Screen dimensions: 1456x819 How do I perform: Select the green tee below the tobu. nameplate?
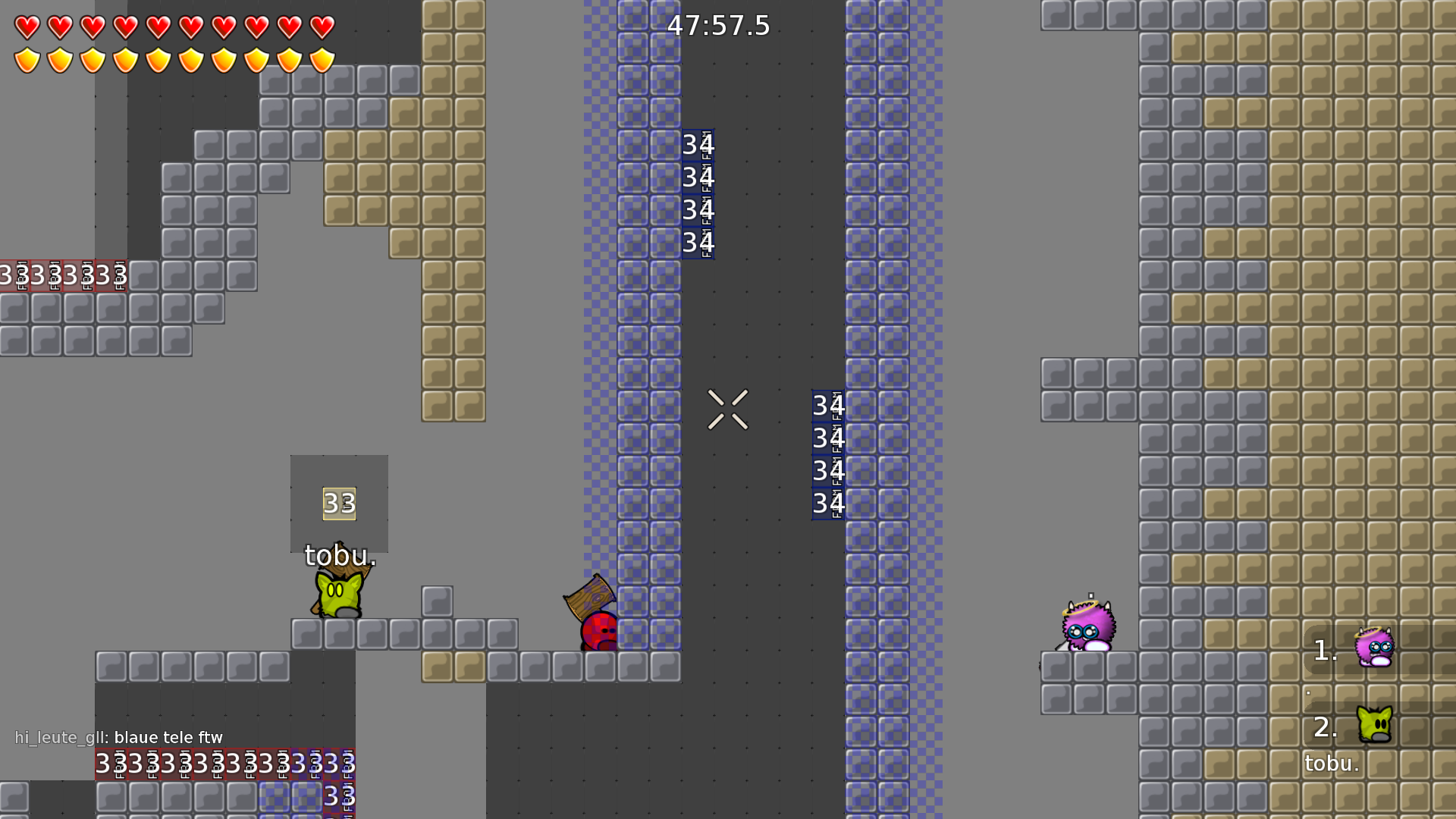[337, 598]
